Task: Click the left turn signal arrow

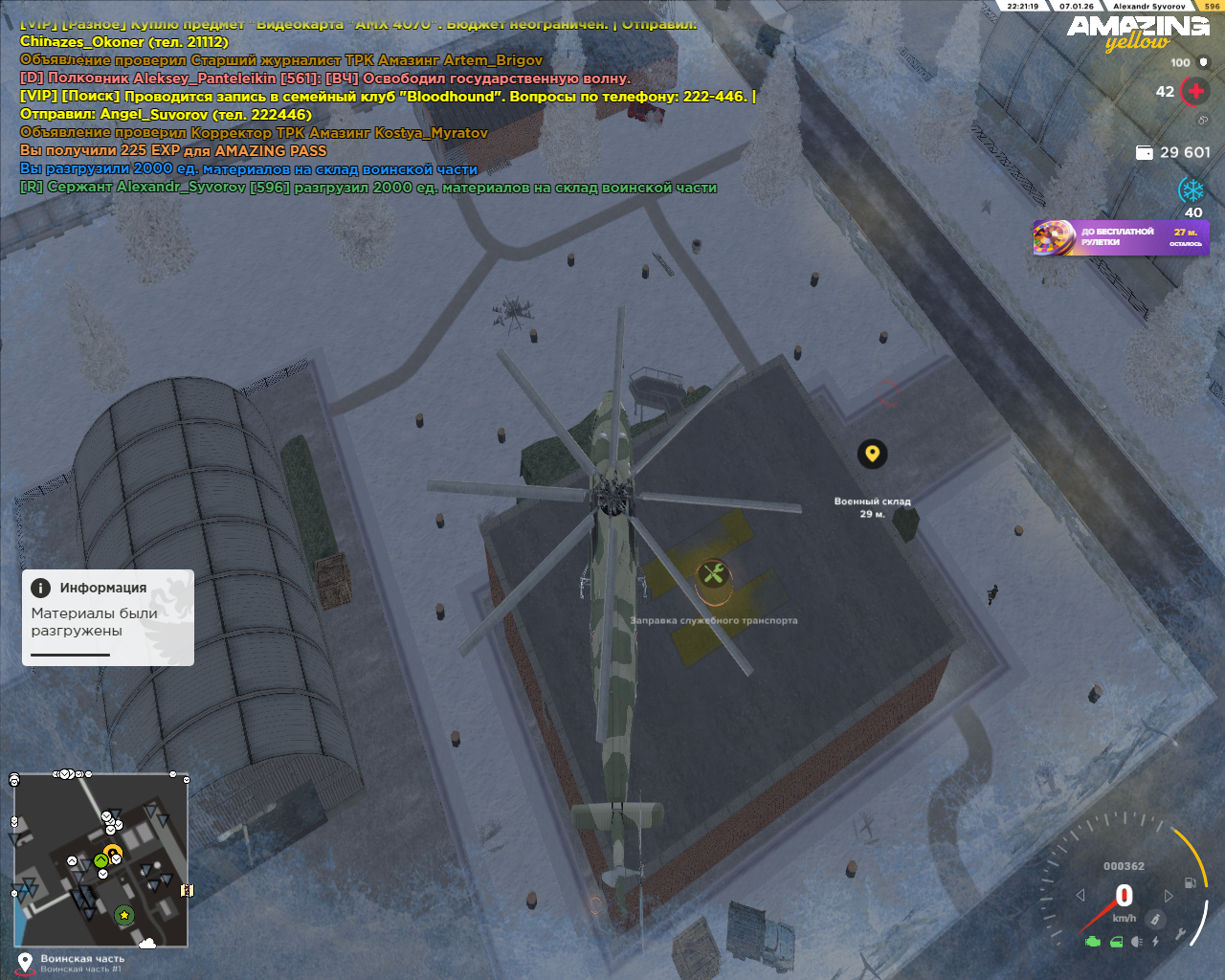Action: pyautogui.click(x=1080, y=896)
